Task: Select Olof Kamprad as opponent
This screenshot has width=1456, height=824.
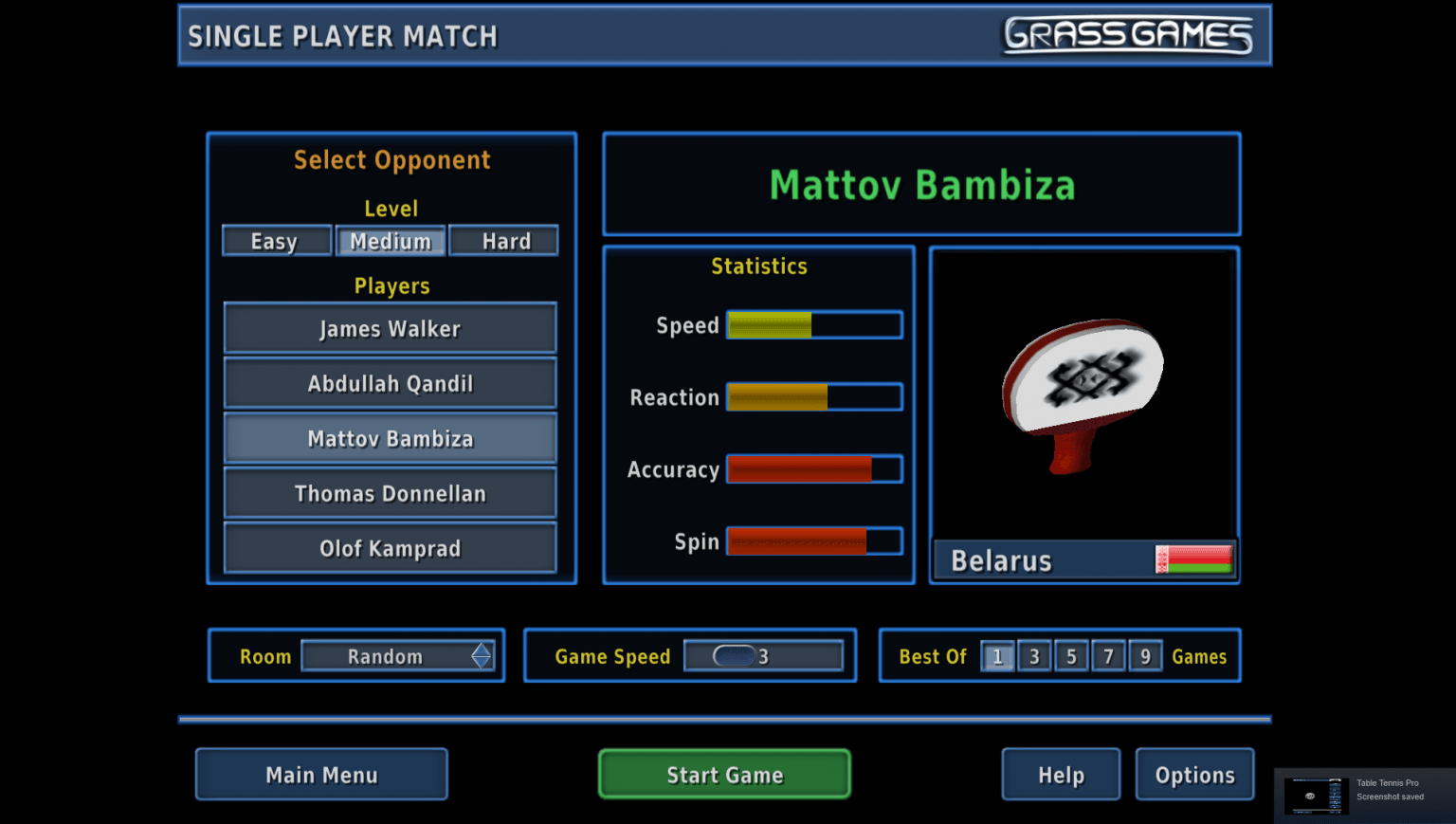Action: coord(390,548)
